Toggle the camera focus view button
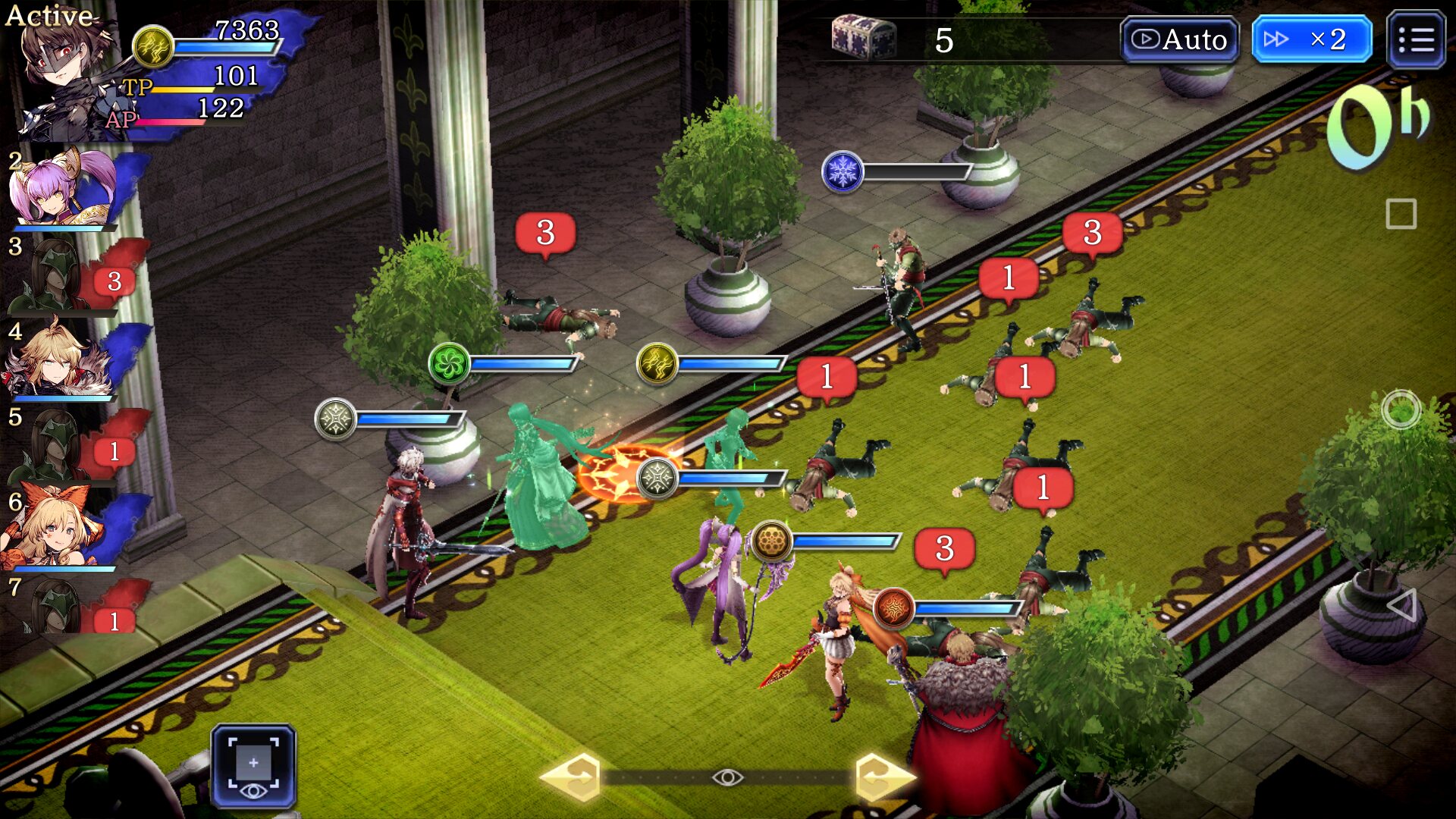The height and width of the screenshot is (819, 1456). pyautogui.click(x=253, y=766)
